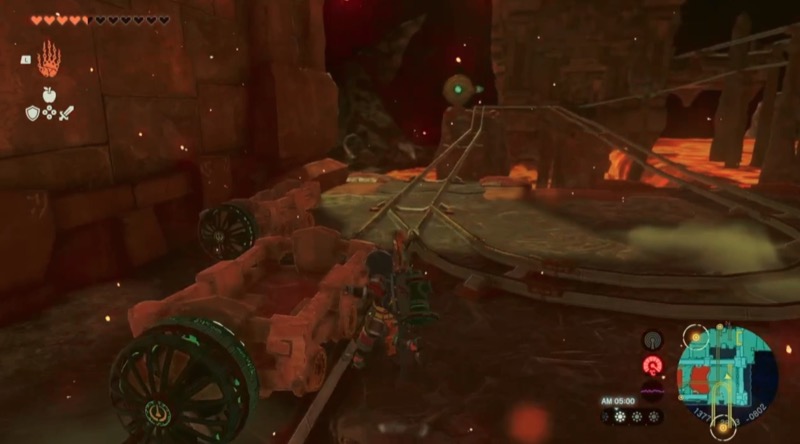Screen dimensions: 800x444
Task: Activate the Ultrahand ability hand icon
Action: tap(49, 60)
